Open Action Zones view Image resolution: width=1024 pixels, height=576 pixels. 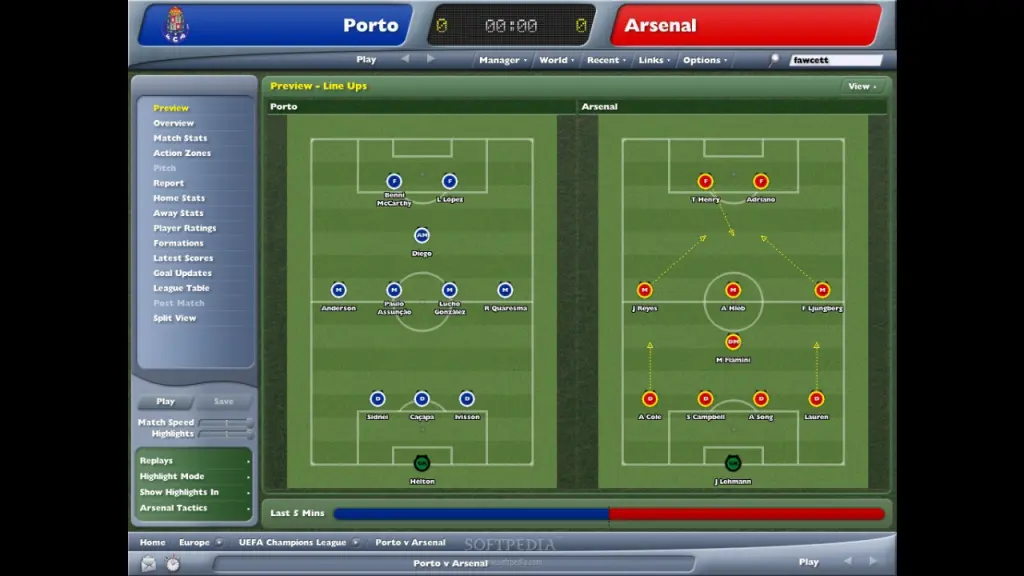click(x=181, y=153)
